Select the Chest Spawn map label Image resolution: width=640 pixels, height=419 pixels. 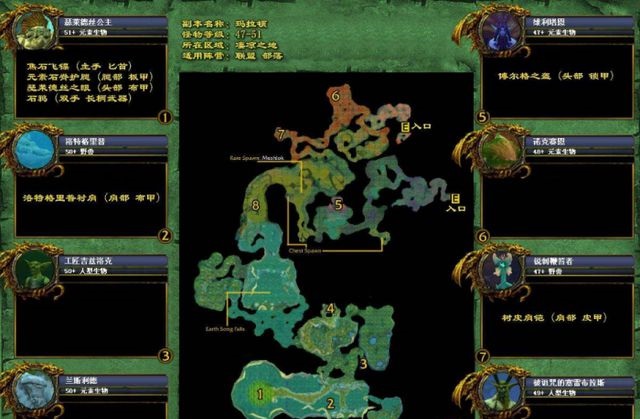tap(303, 250)
